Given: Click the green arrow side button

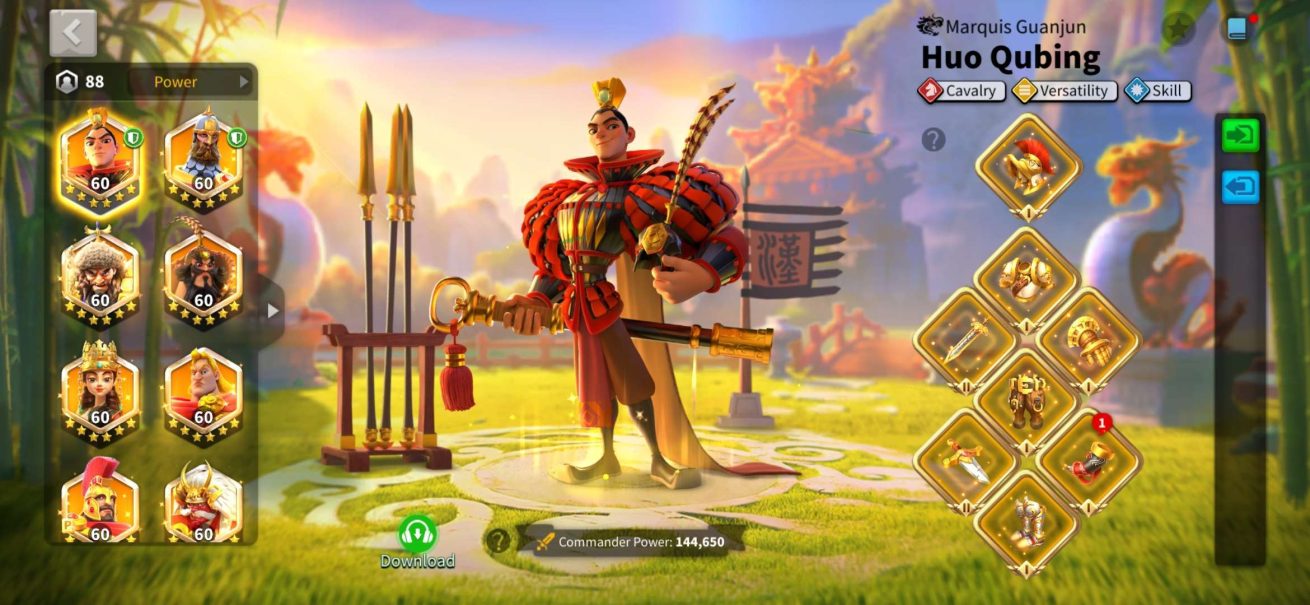Looking at the screenshot, I should (x=1240, y=136).
